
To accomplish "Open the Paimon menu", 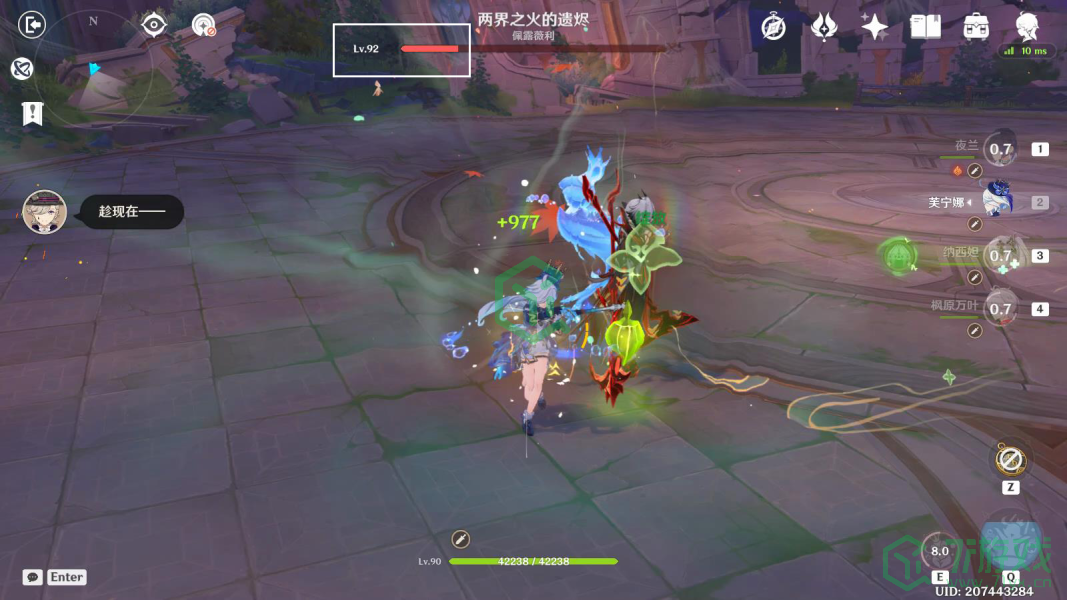I will tap(1027, 25).
